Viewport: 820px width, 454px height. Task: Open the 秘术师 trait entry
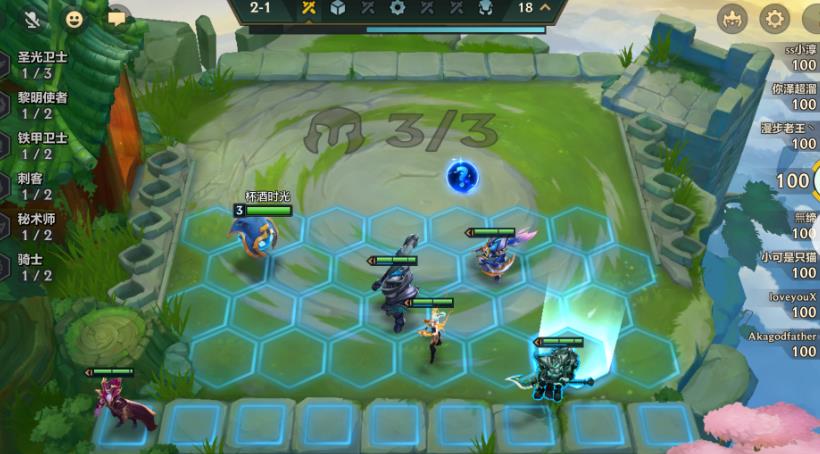[36, 227]
